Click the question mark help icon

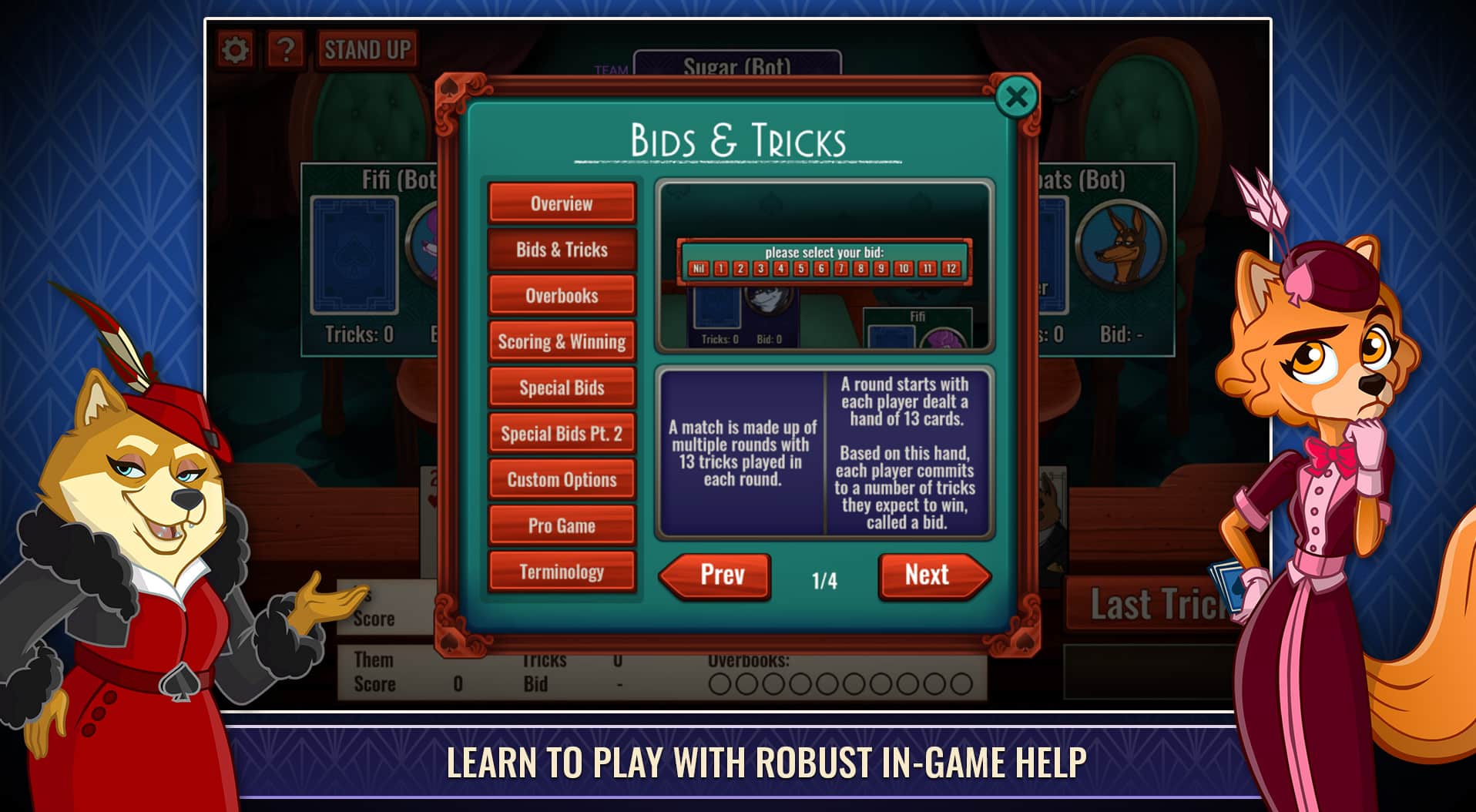pyautogui.click(x=286, y=49)
